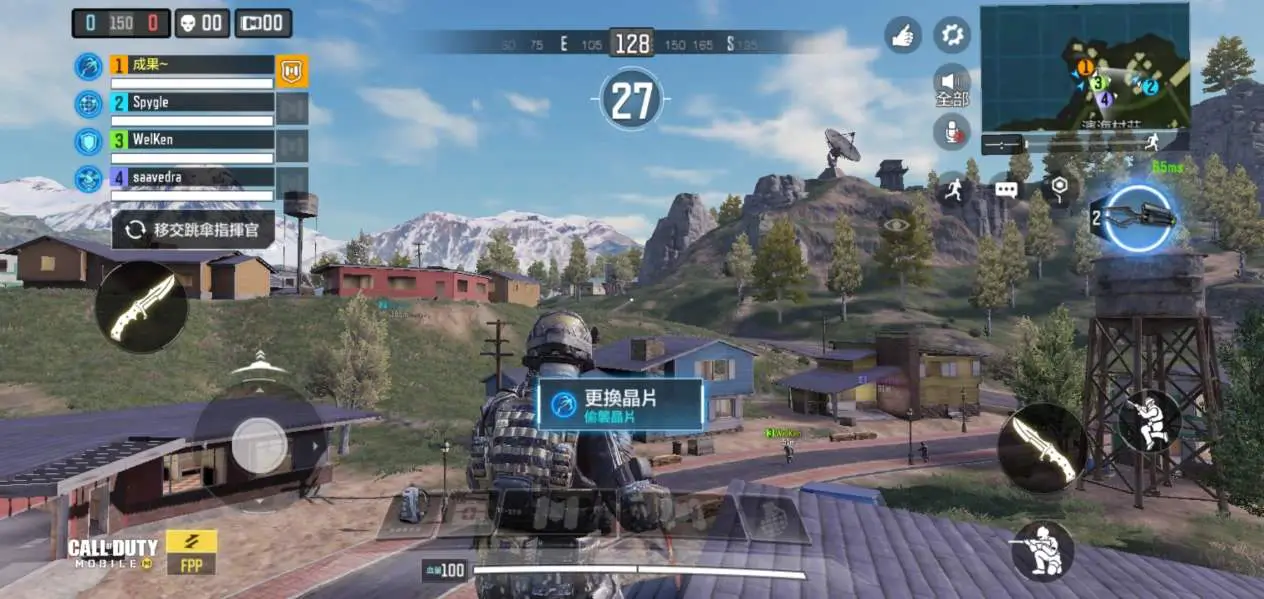Tap the thumbs-up like button
The width and height of the screenshot is (1264, 599).
[x=903, y=35]
